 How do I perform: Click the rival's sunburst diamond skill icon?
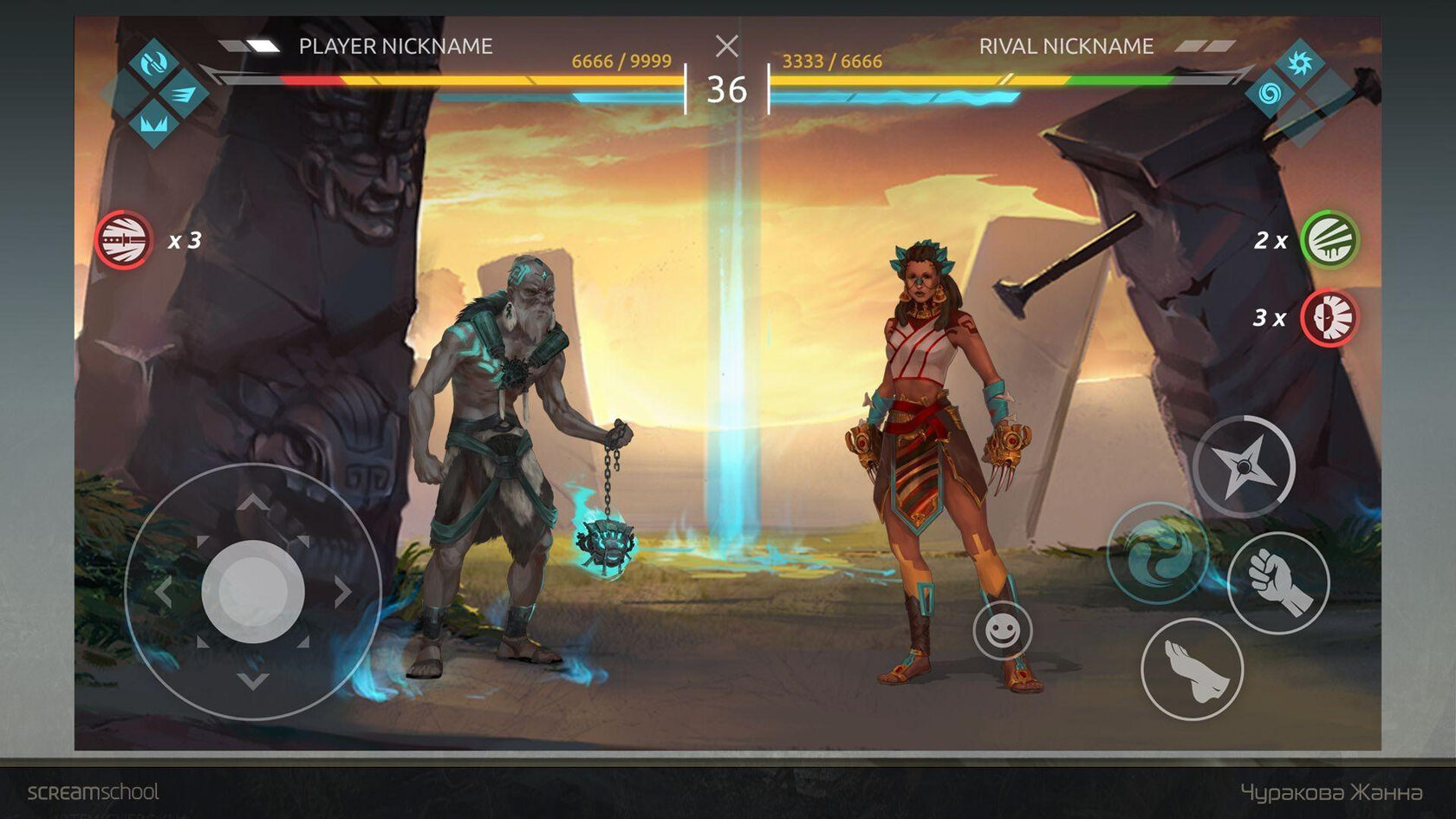click(x=1298, y=62)
